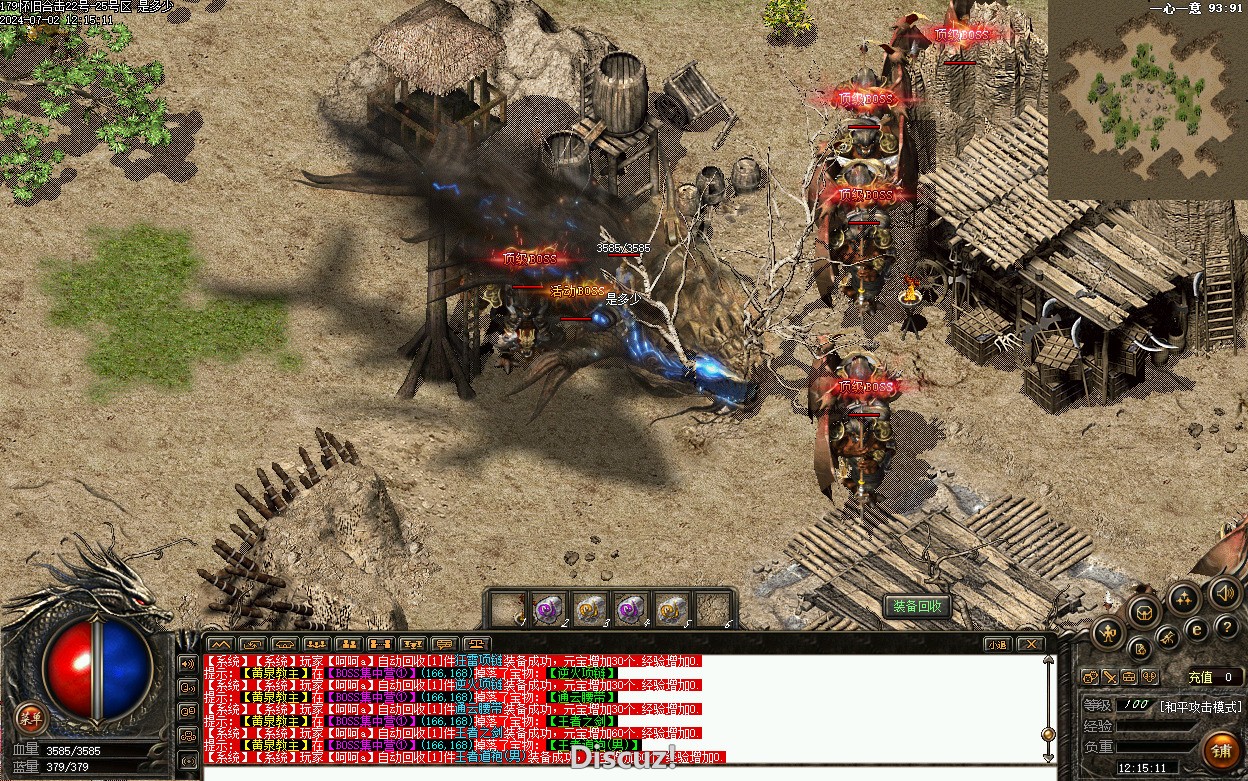Viewport: 1248px width, 781px height.
Task: Open the round 铺 shop button
Action: coord(1221,749)
